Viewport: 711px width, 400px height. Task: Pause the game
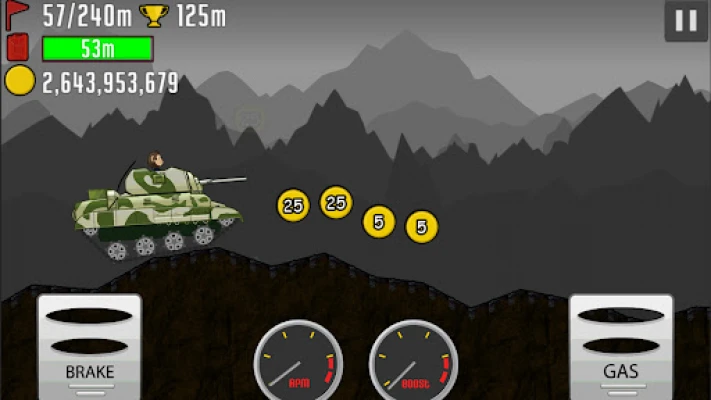pos(686,21)
